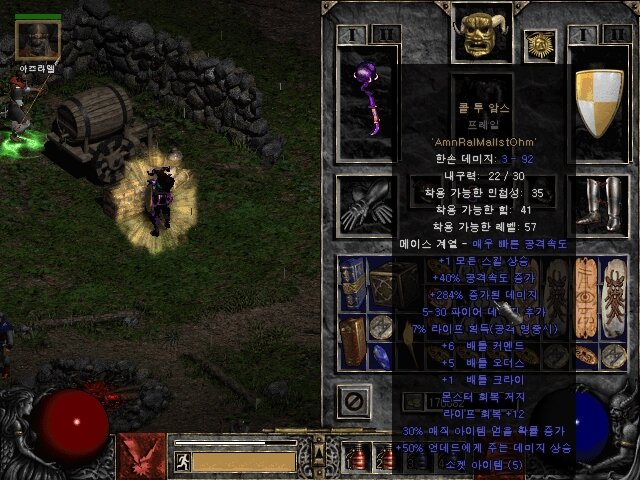This screenshot has height=480, width=640.
Task: Pick up the blue sapphire gem
Action: 381,357
